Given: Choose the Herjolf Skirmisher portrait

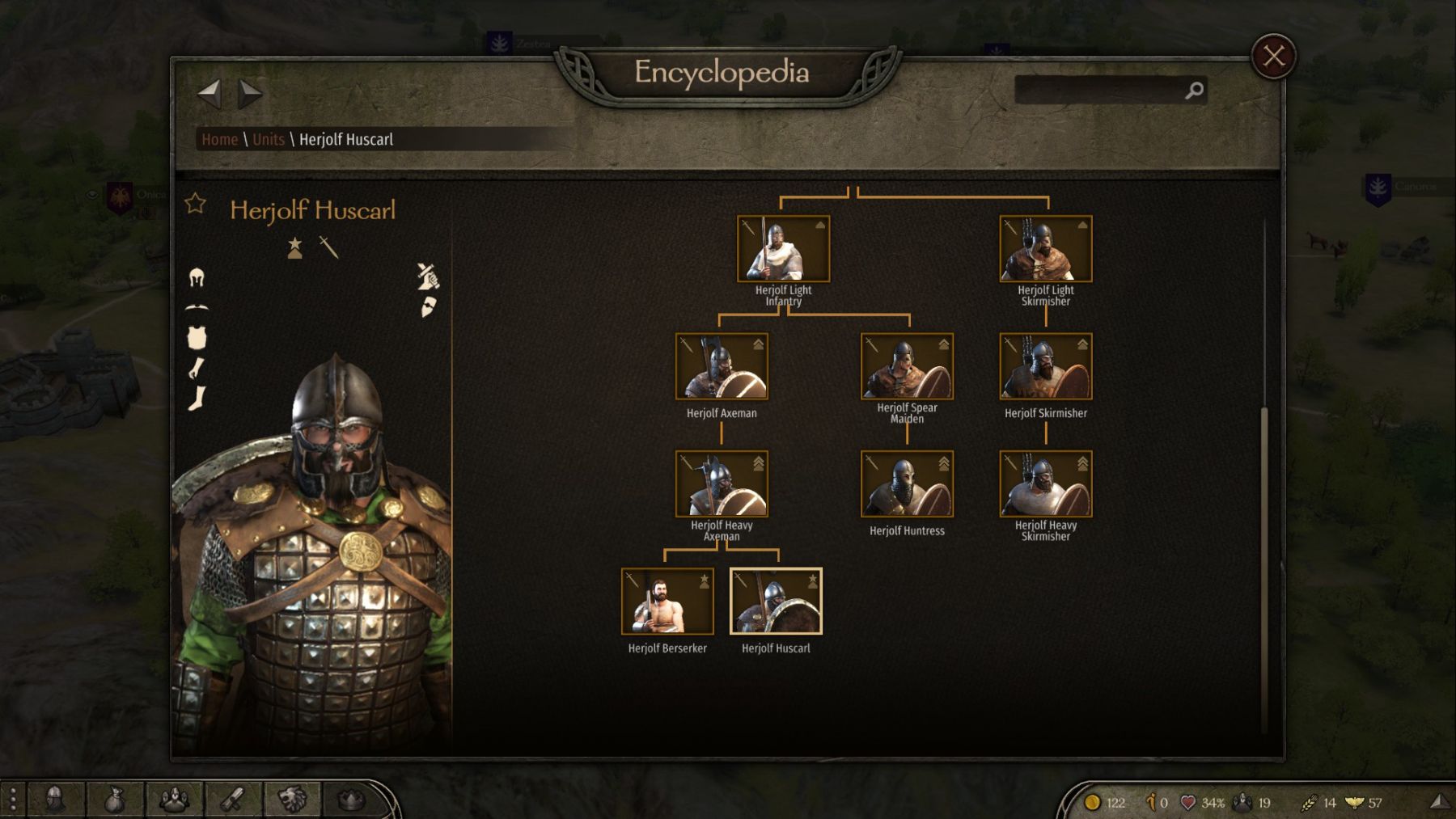Looking at the screenshot, I should (x=1045, y=367).
